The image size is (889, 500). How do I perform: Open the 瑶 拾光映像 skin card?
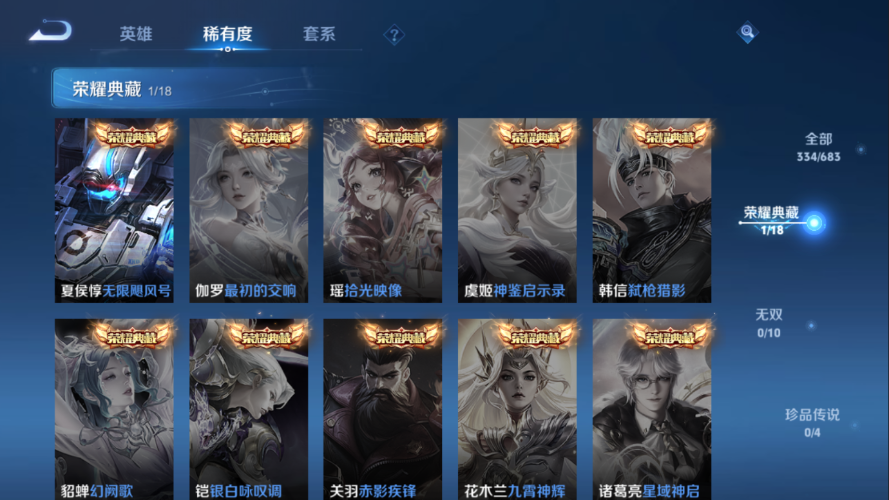(382, 211)
